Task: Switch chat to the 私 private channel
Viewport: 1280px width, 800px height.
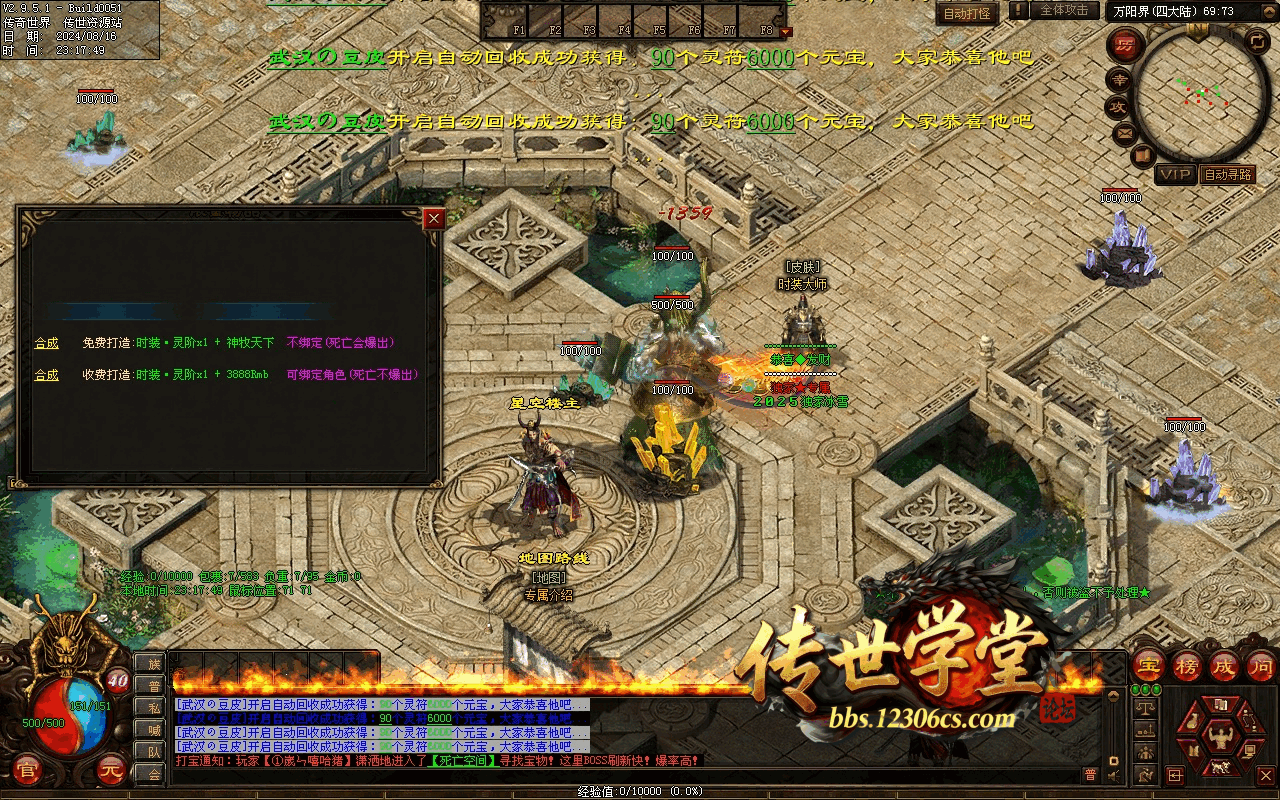Action: click(153, 707)
